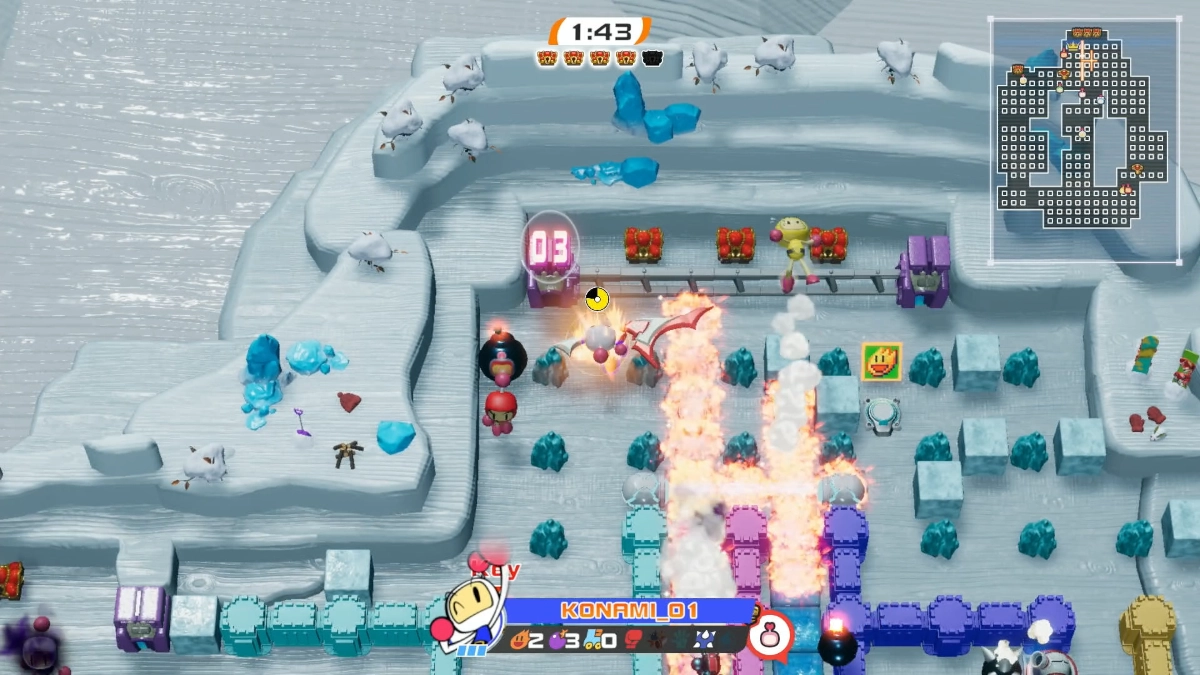Select the fire power-up icon
Image resolution: width=1200 pixels, height=675 pixels.
click(521, 639)
